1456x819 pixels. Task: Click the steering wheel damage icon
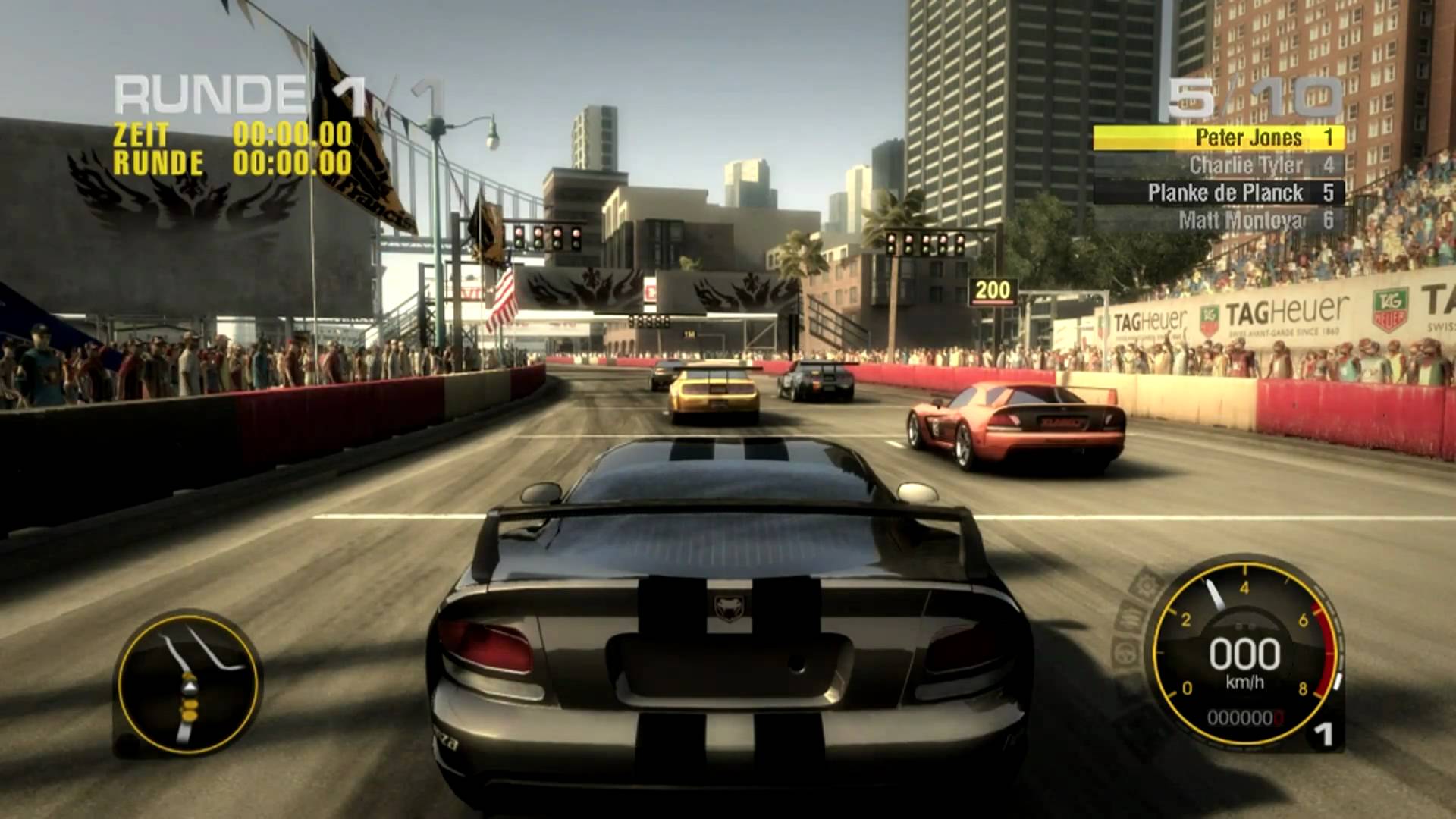(1123, 654)
